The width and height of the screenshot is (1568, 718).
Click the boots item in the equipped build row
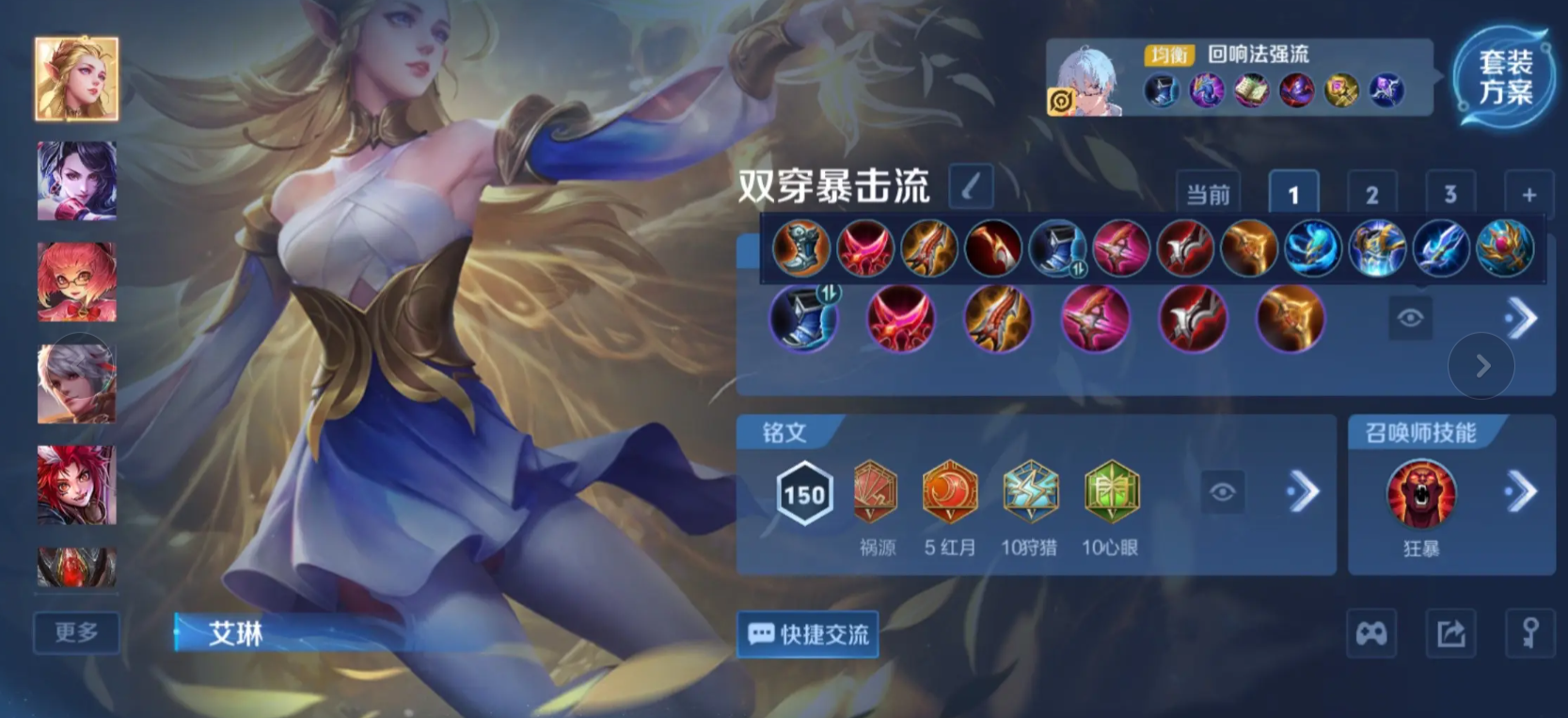coord(804,318)
